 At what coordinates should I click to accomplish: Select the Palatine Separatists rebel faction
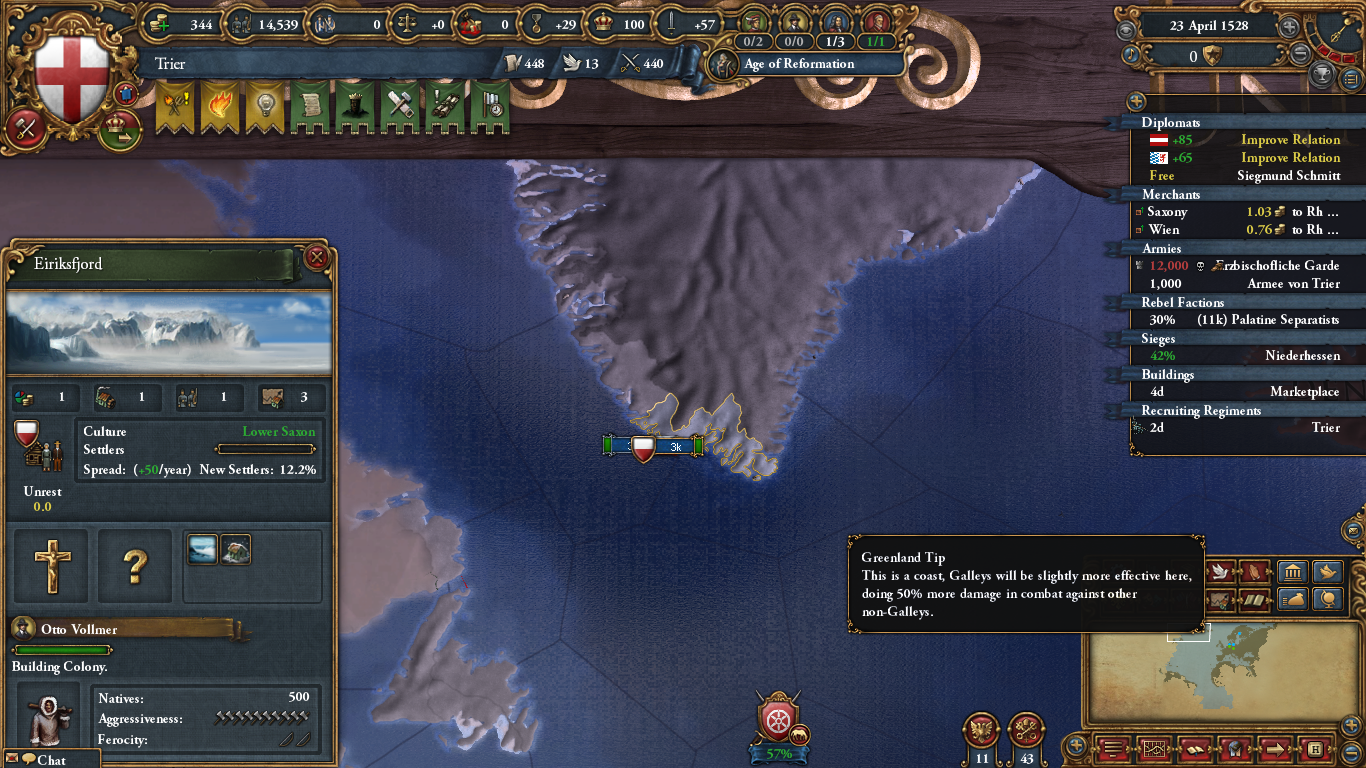(x=1238, y=320)
